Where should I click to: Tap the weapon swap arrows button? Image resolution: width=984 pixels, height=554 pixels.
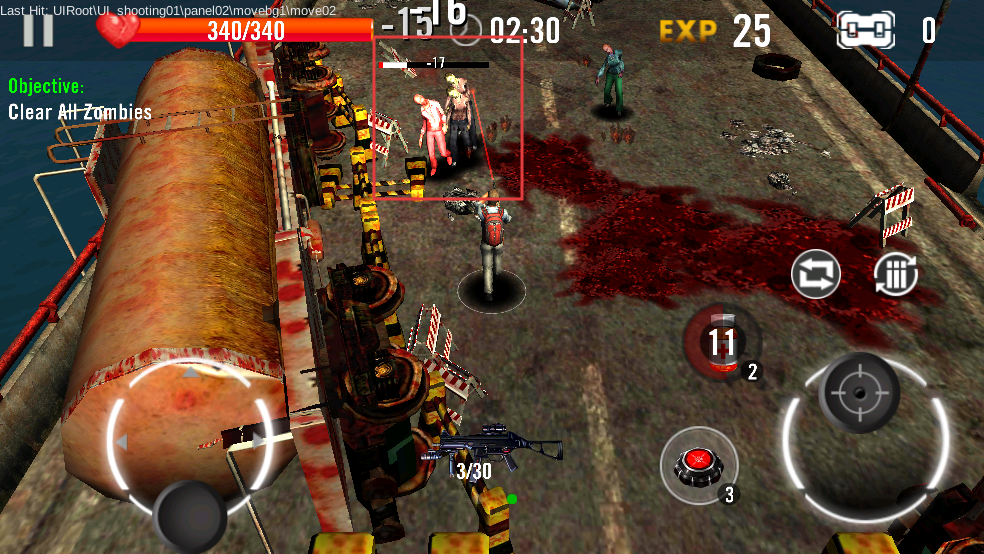click(x=816, y=274)
